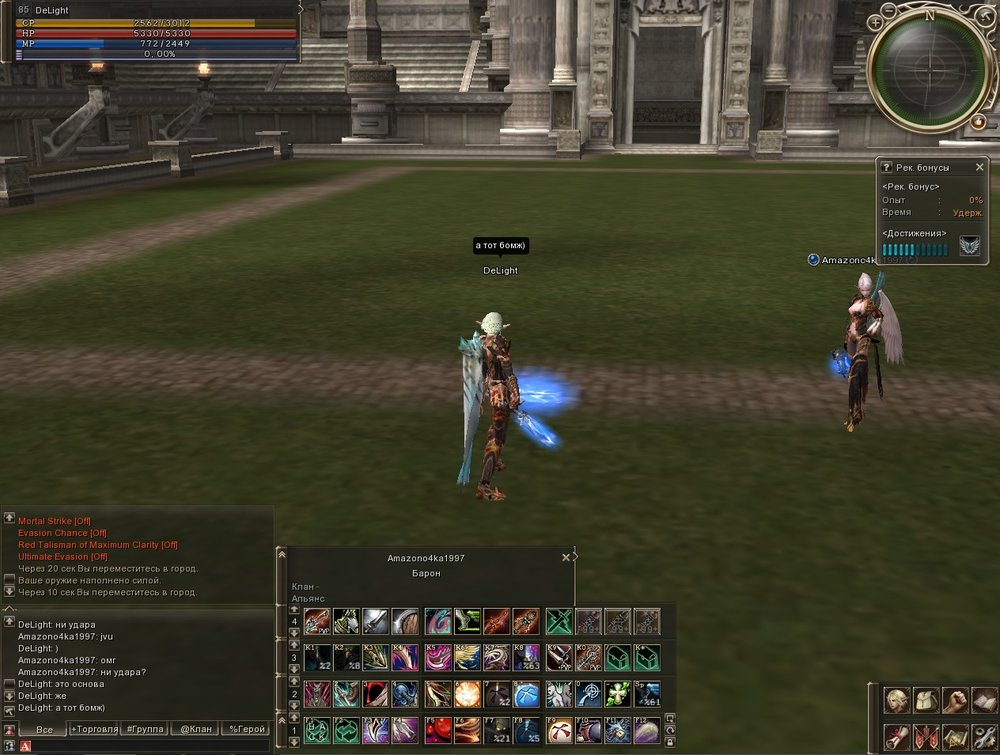Show the %Герой chat tab
Image resolution: width=1000 pixels, height=755 pixels.
[246, 730]
